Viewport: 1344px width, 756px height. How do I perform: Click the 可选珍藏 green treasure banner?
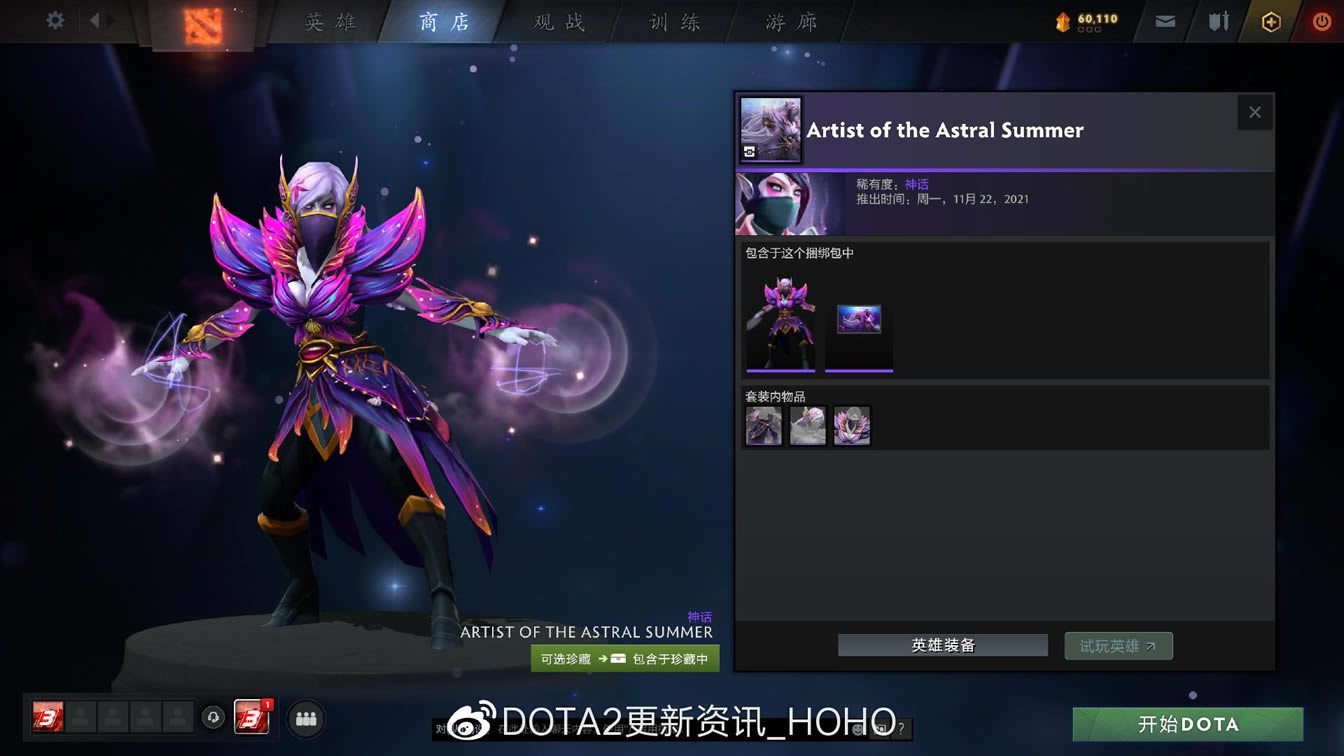pos(624,658)
